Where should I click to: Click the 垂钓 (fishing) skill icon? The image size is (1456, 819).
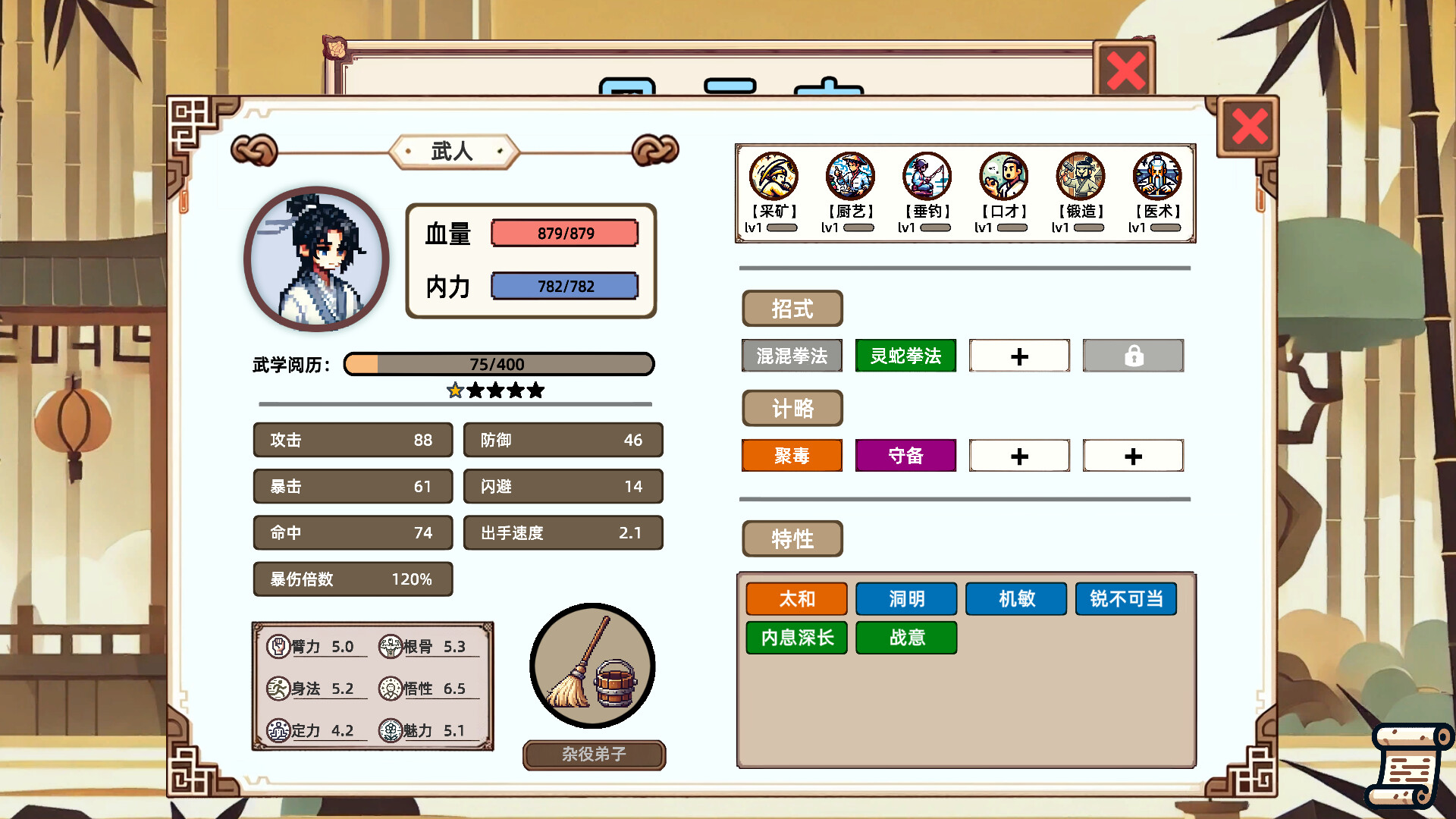pos(926,176)
